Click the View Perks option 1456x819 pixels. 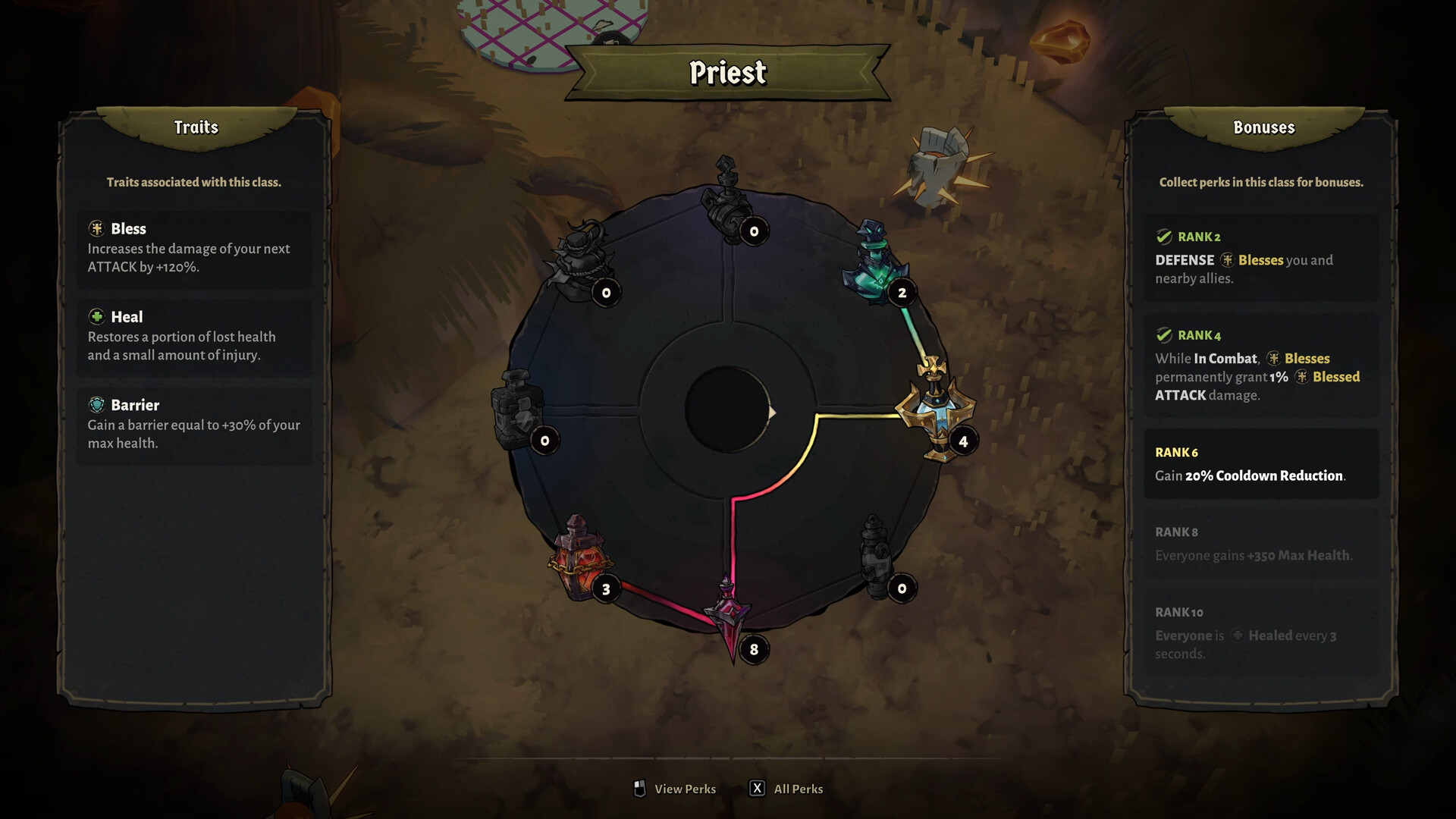coord(675,789)
